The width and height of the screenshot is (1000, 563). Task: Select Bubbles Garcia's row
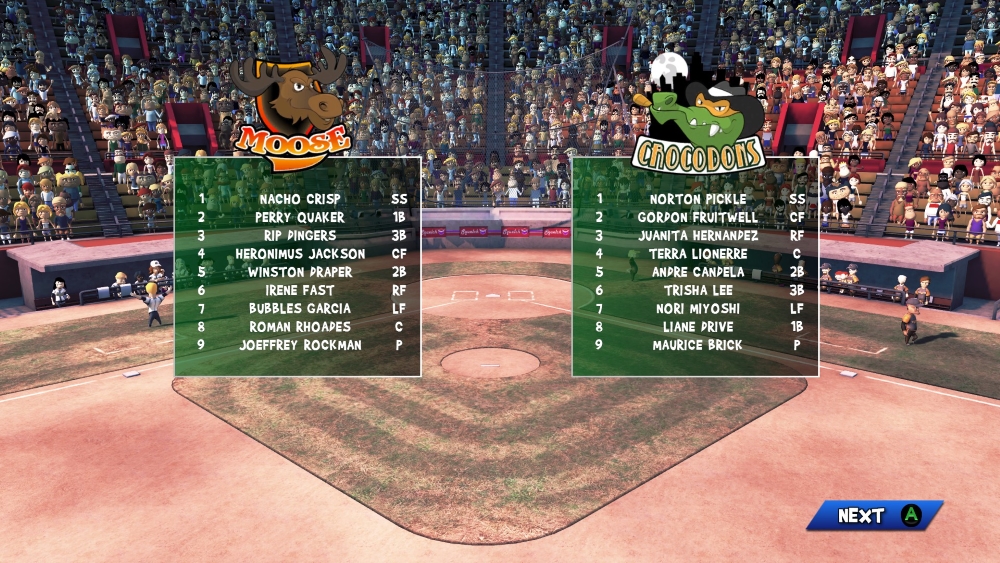(300, 308)
